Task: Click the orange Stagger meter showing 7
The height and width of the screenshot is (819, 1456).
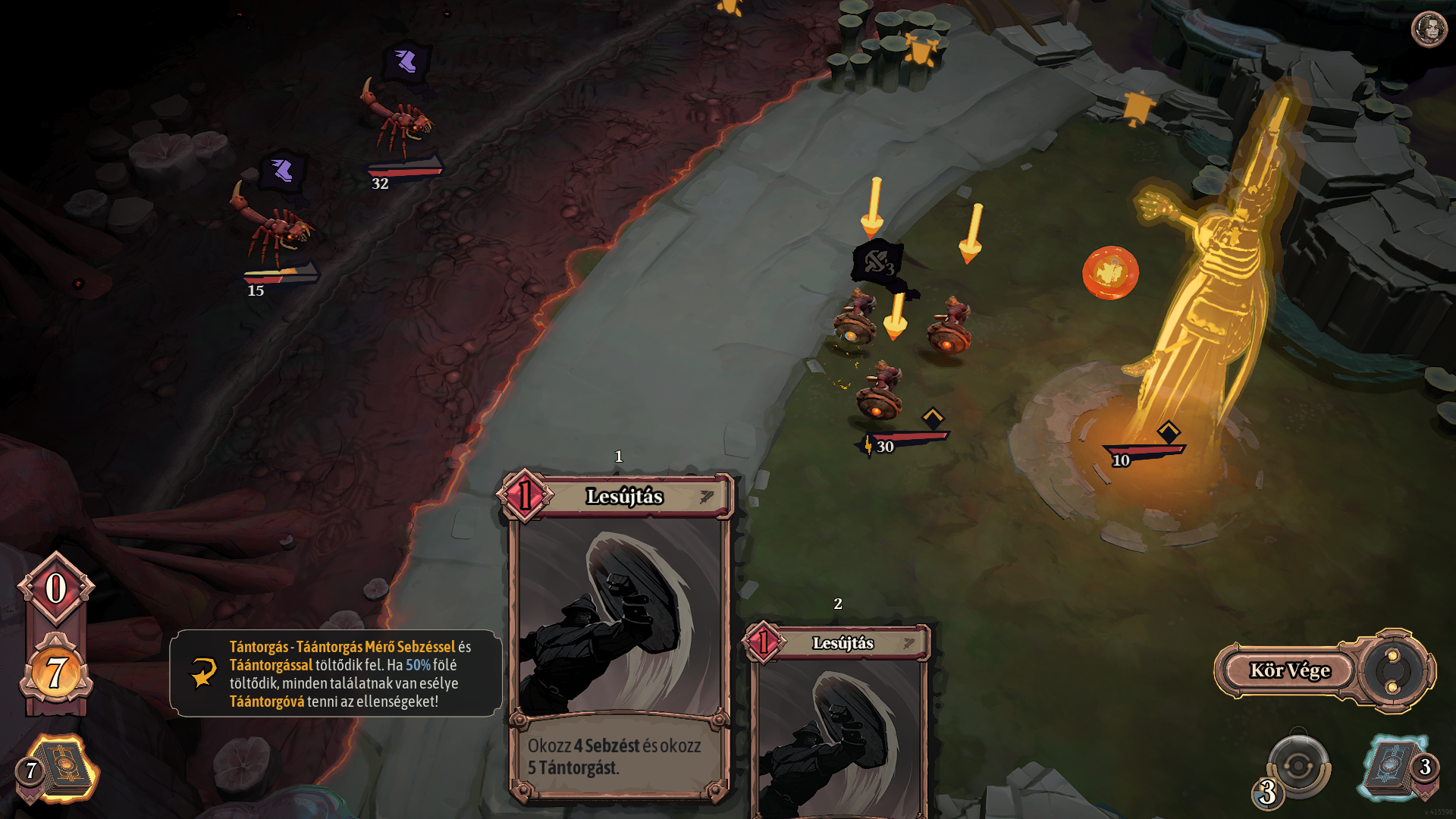Action: click(56, 673)
